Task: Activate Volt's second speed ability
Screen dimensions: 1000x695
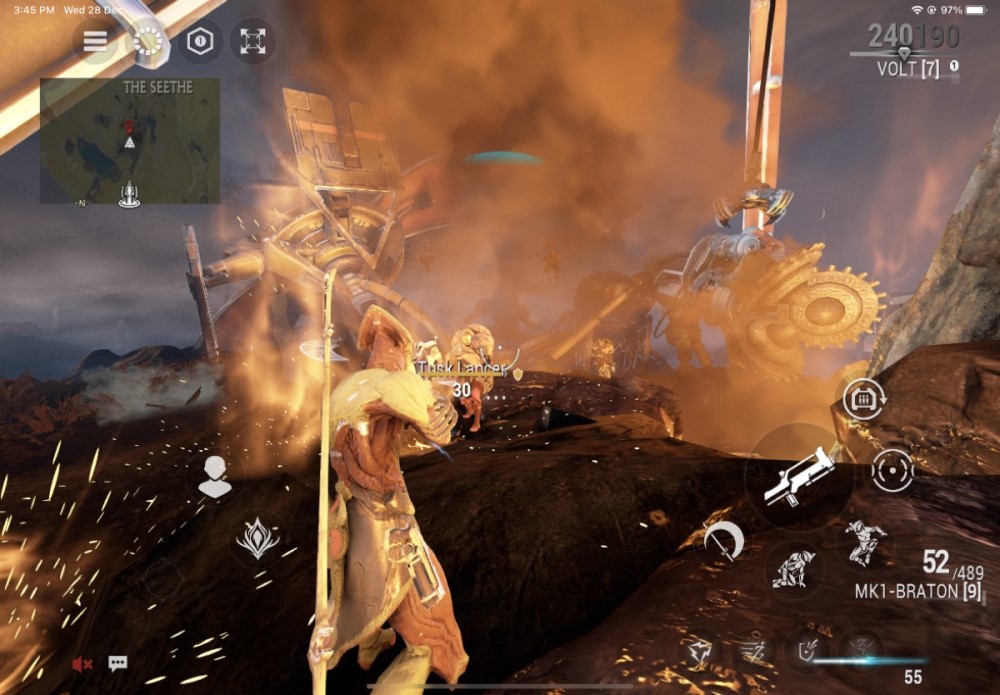Action: [753, 651]
